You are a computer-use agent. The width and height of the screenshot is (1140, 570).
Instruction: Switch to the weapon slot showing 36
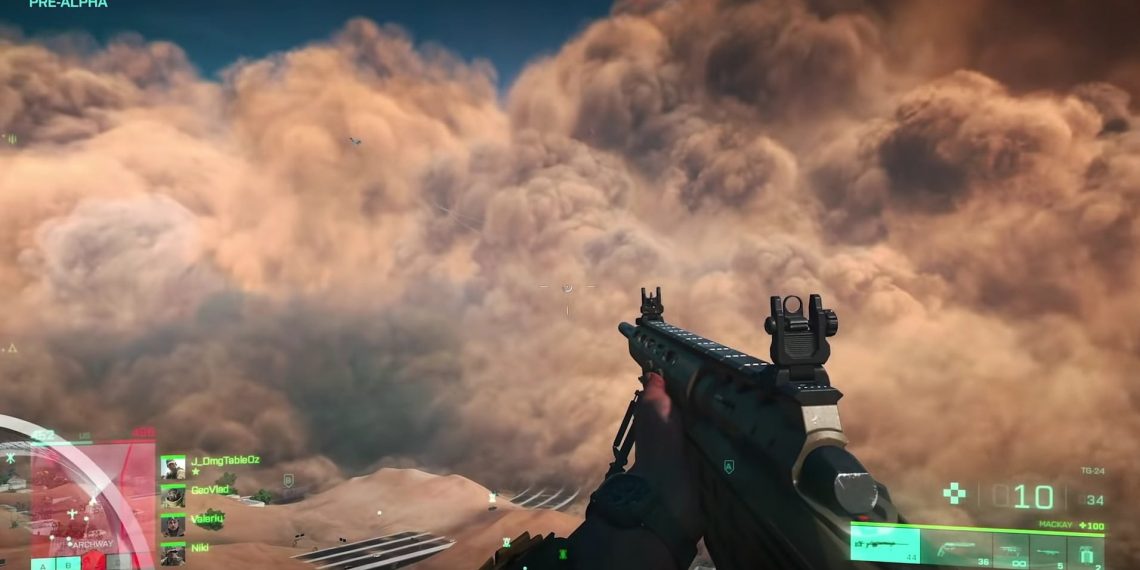954,547
